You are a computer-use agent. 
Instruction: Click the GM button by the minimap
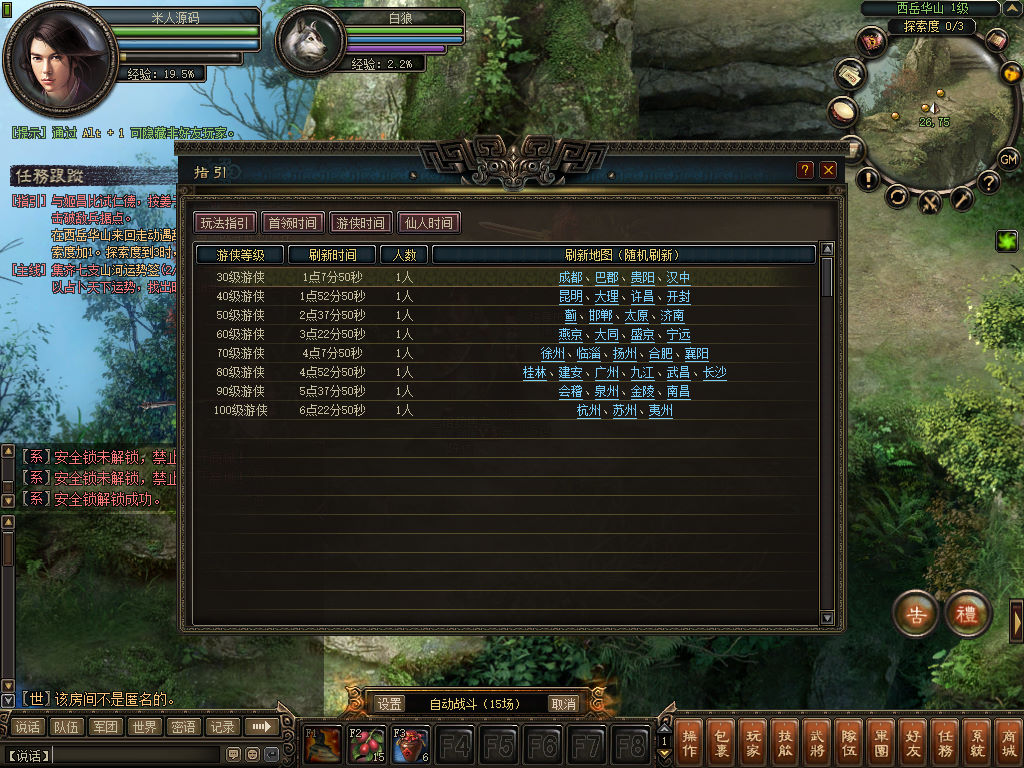point(1008,159)
